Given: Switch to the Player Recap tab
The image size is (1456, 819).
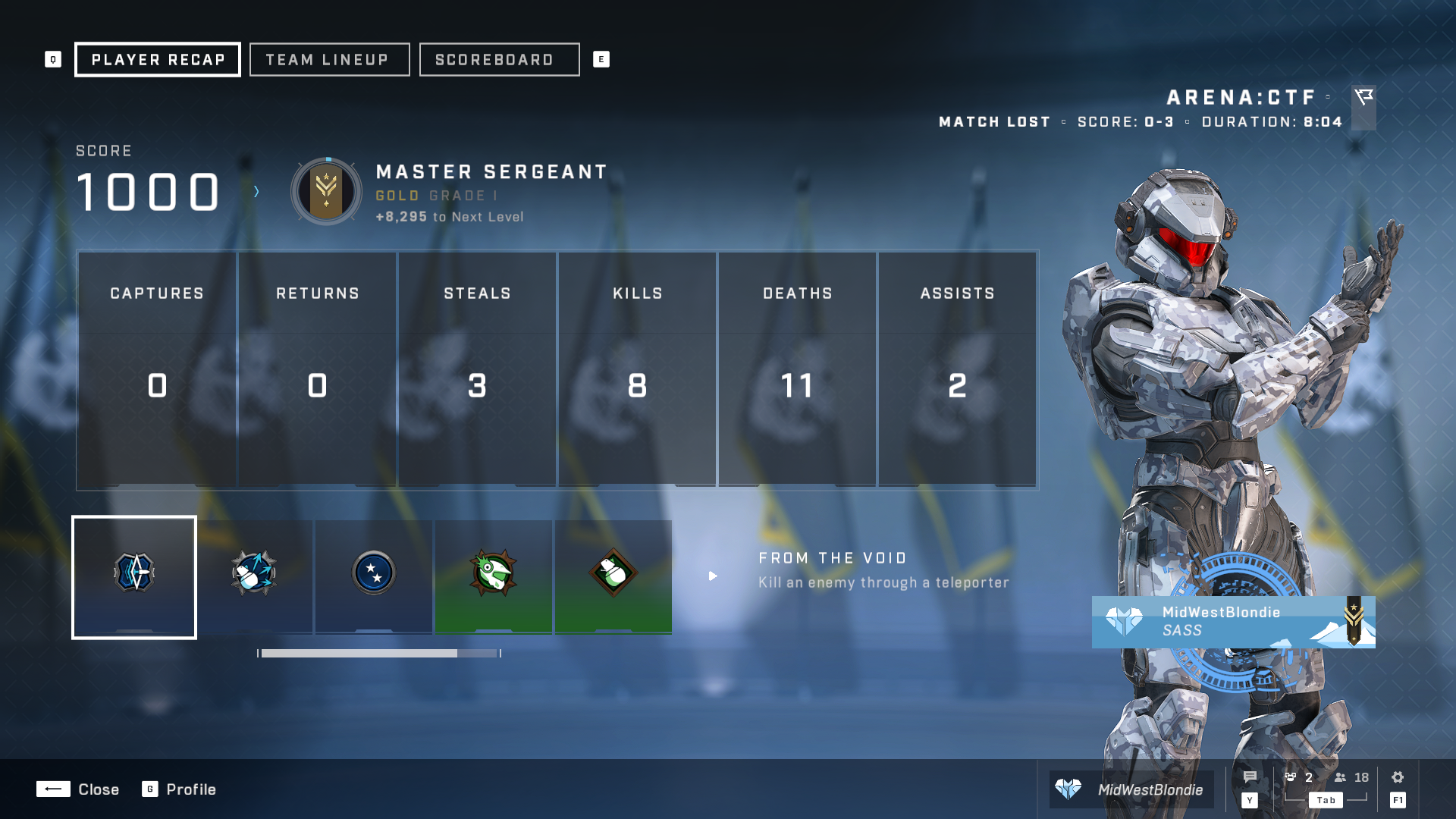Looking at the screenshot, I should click(x=158, y=60).
